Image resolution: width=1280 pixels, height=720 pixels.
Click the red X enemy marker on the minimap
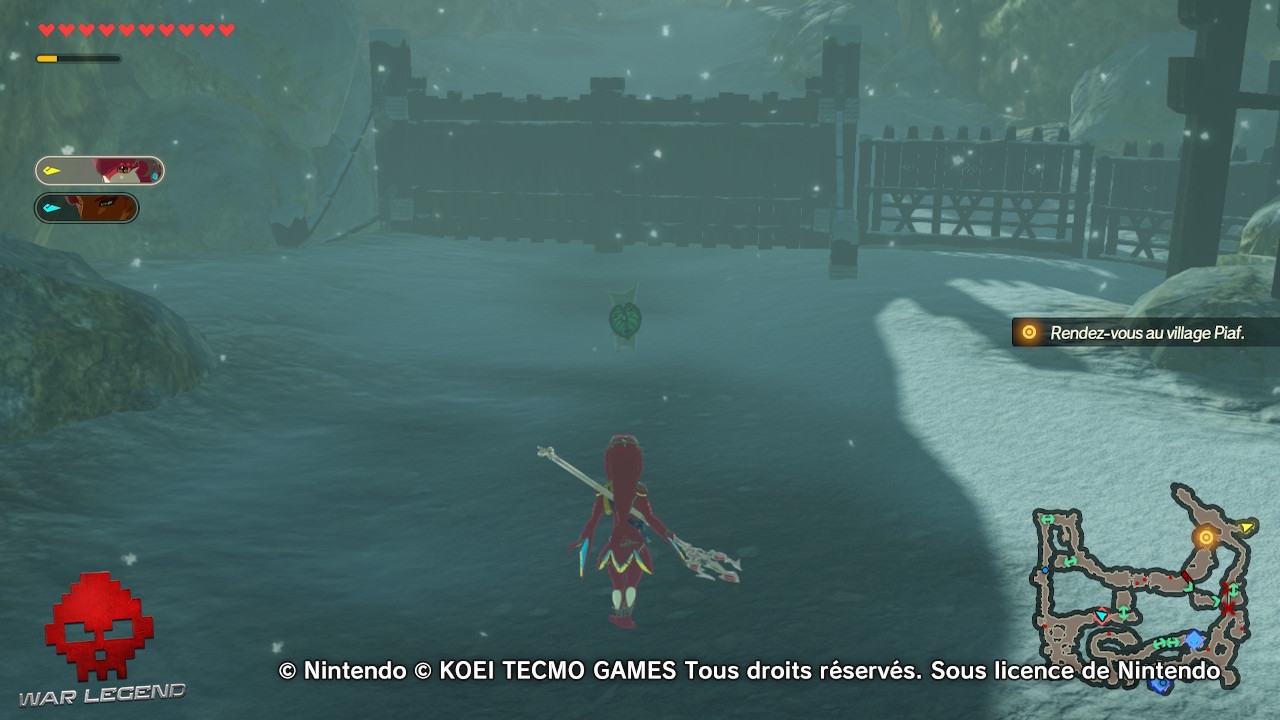coord(1227,608)
